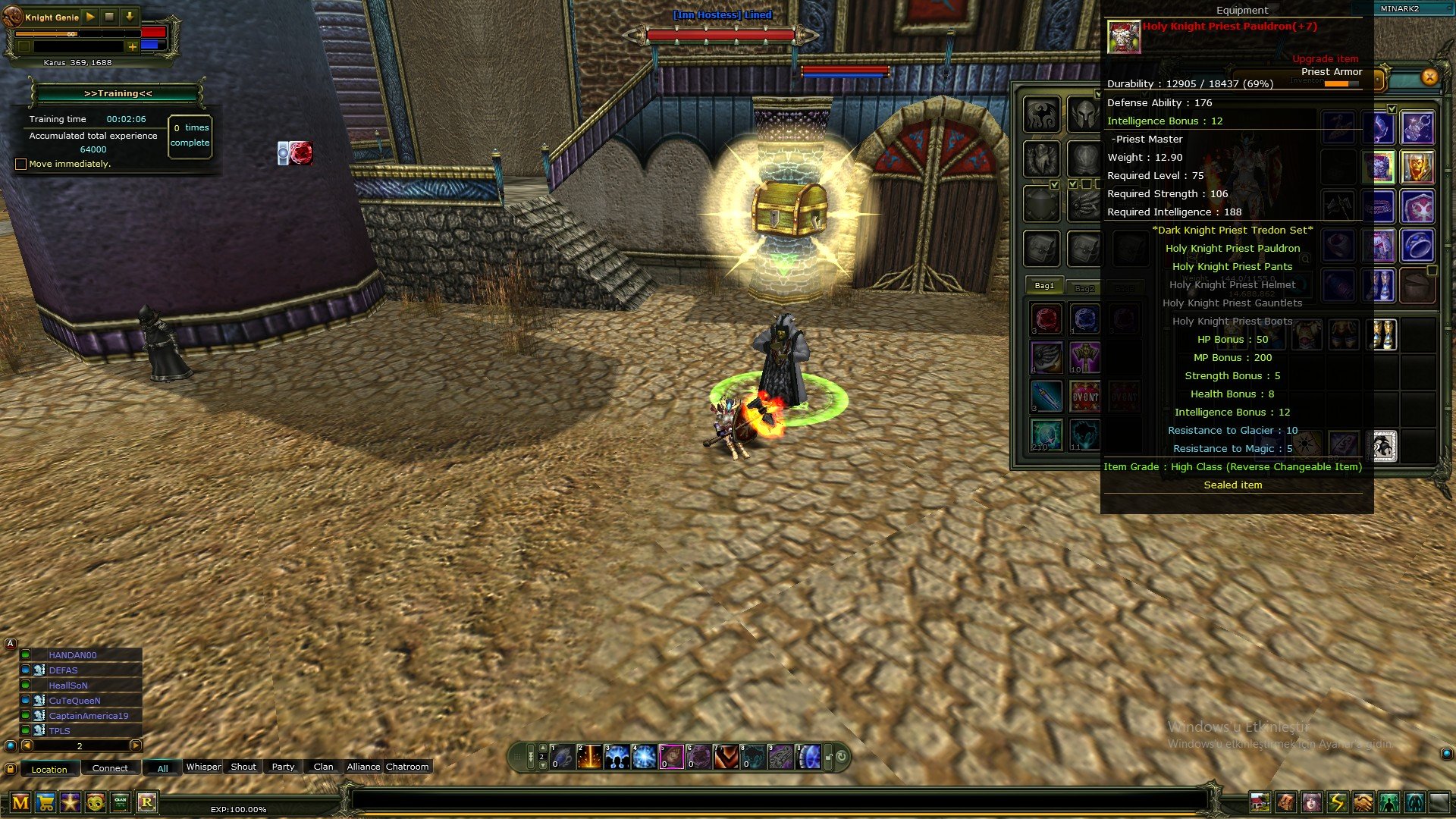
Task: Open the Bag2 tab
Action: pyautogui.click(x=1084, y=288)
